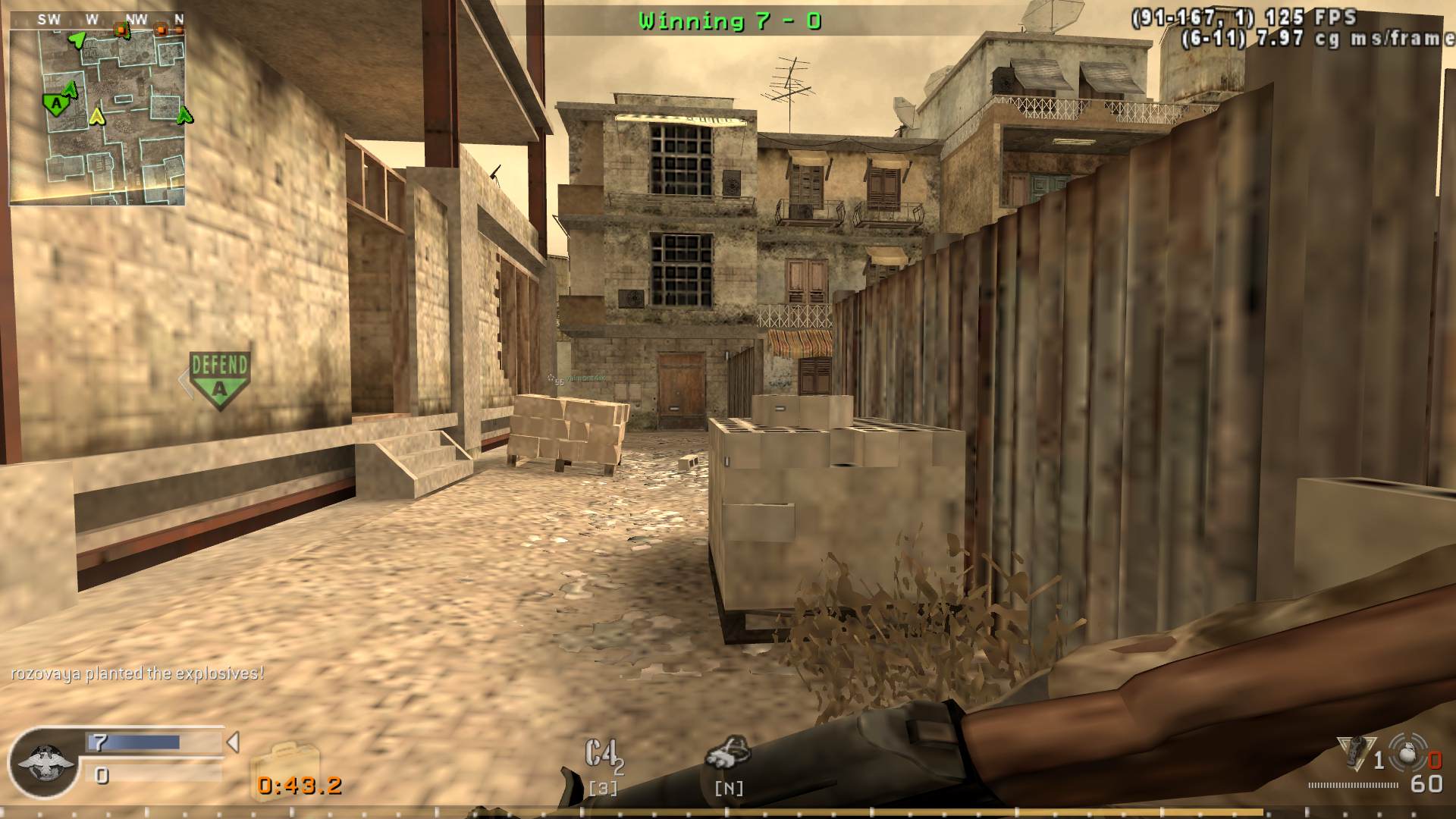Click the objective A marker on the minimap

55,105
